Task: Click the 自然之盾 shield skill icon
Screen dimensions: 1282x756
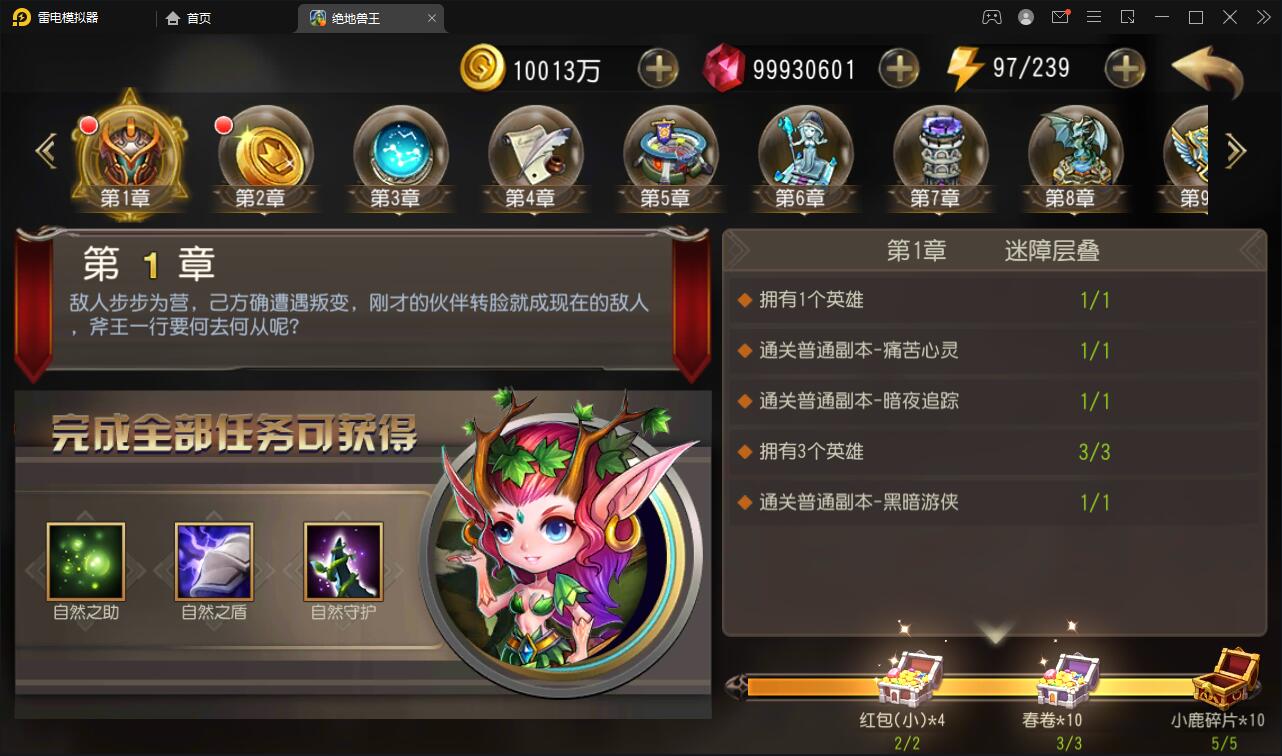Action: [214, 560]
